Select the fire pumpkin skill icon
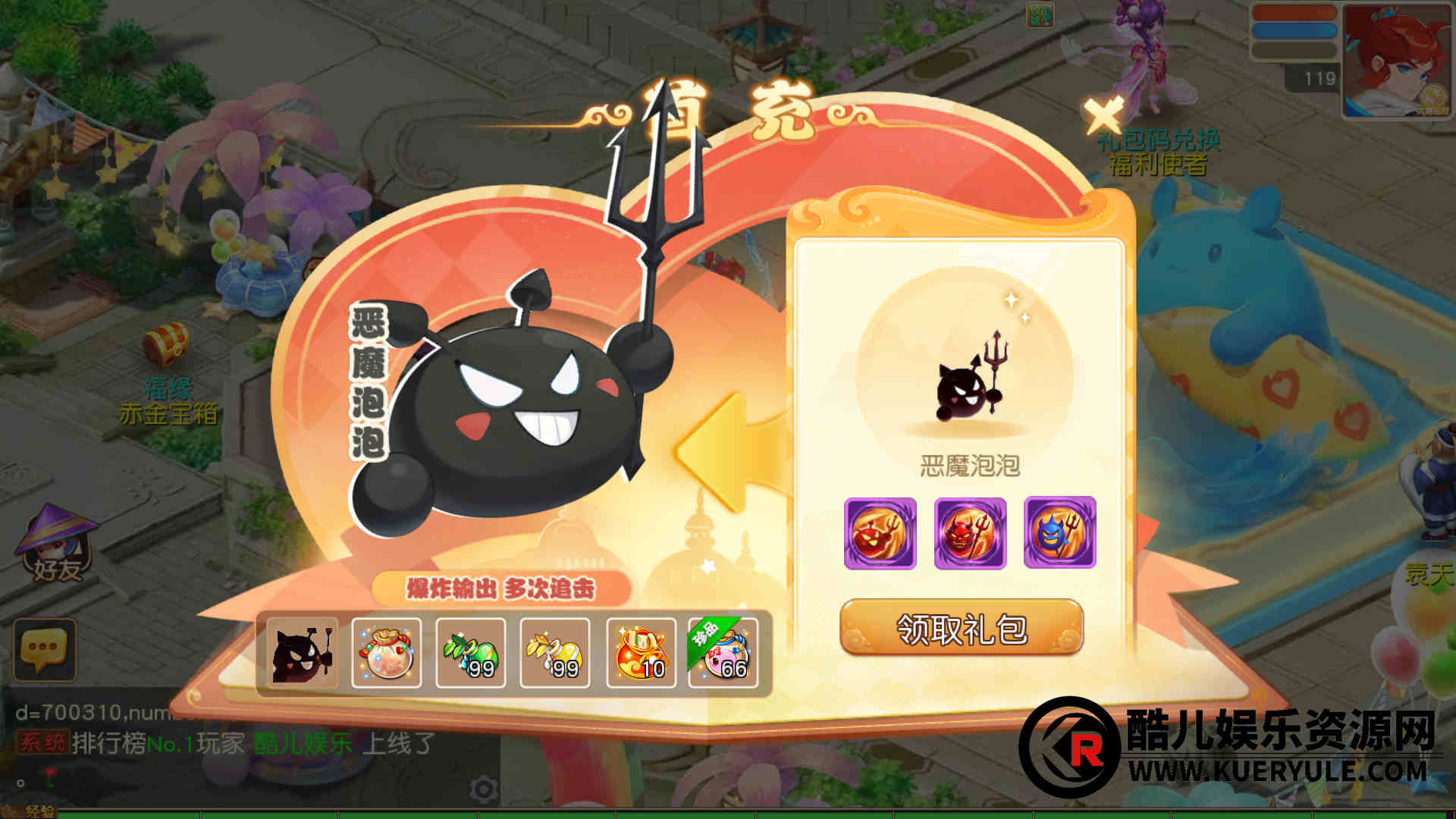1456x819 pixels. coord(880,533)
